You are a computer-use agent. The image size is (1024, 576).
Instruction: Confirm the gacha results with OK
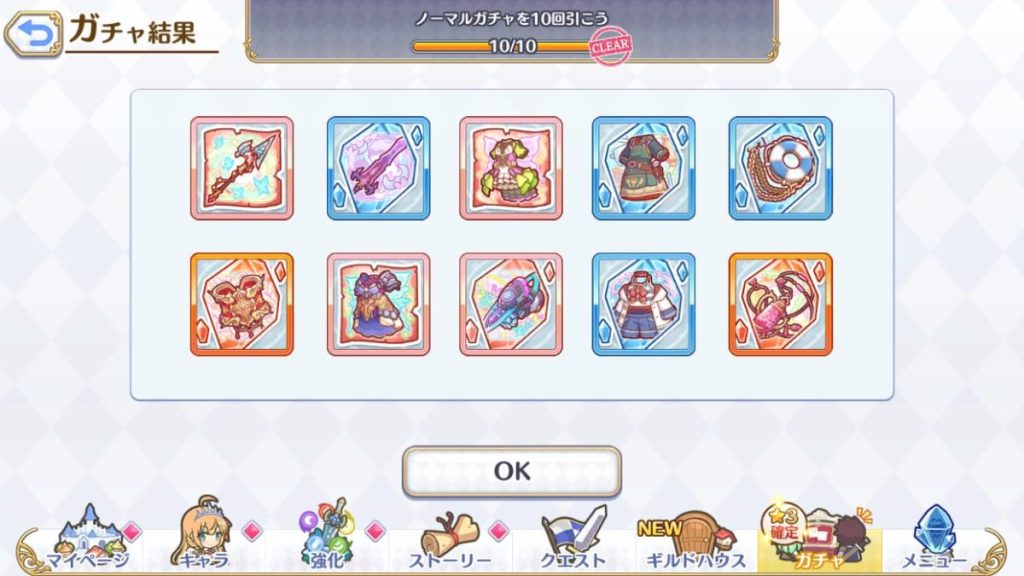click(512, 471)
